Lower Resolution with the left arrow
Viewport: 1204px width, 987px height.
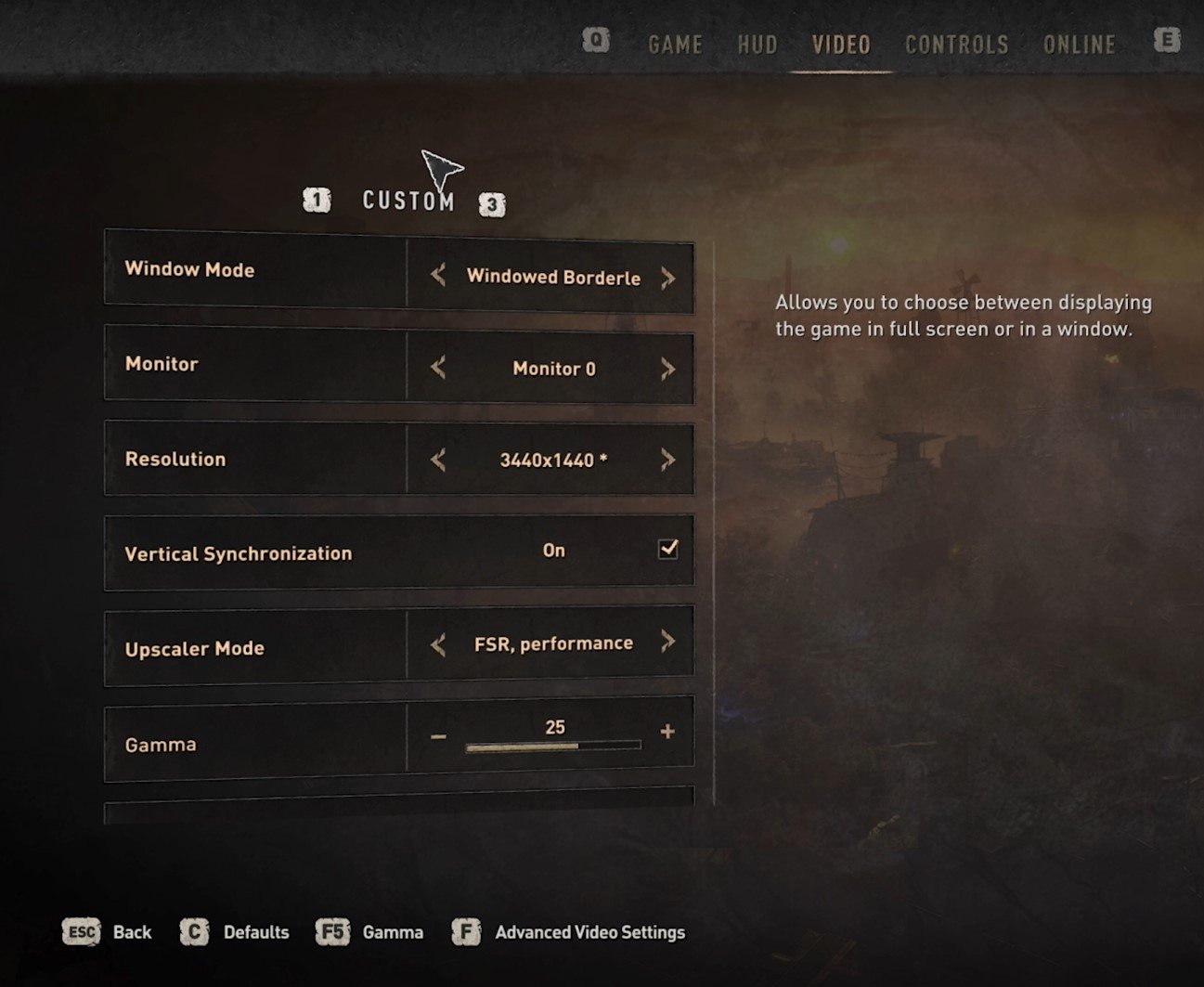pos(438,460)
